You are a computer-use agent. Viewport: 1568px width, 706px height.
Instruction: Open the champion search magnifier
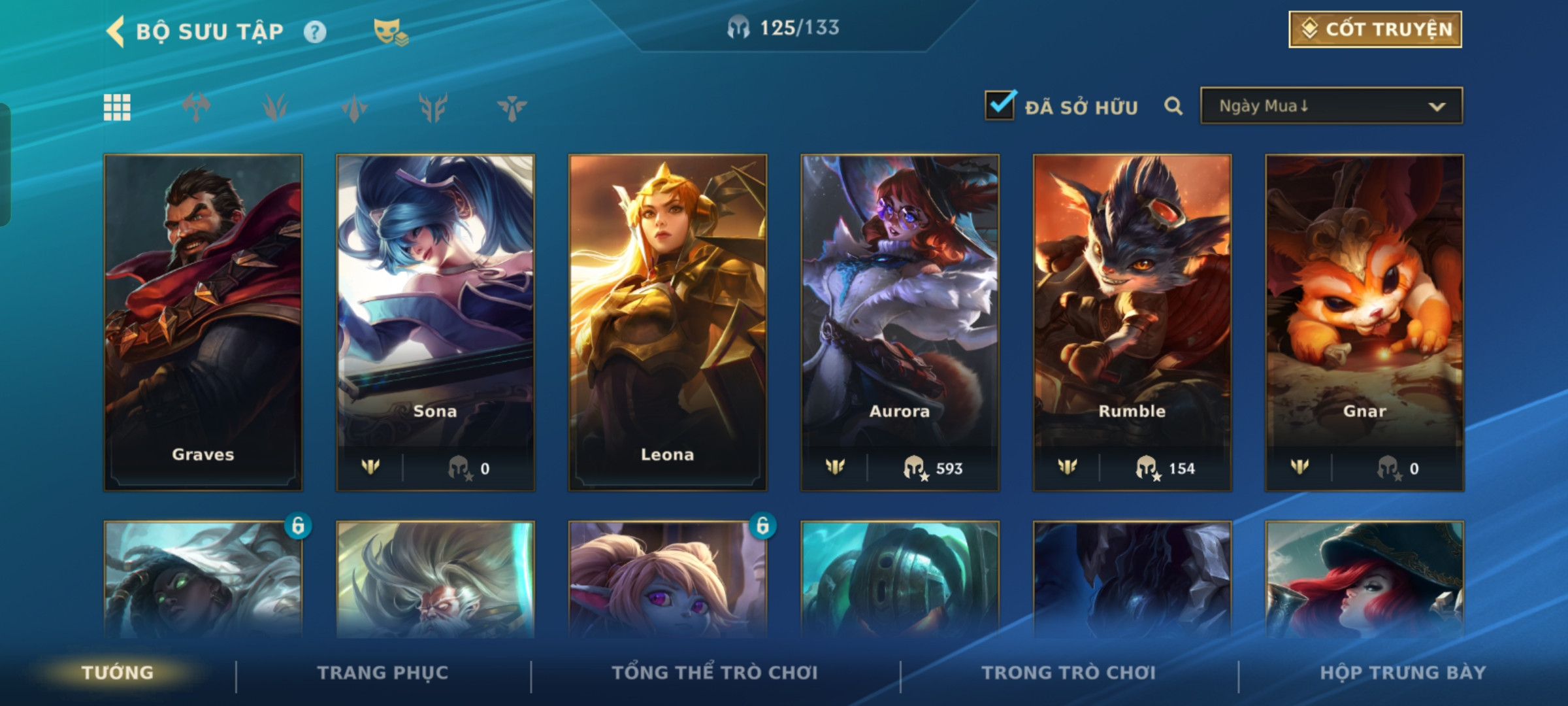pyautogui.click(x=1173, y=106)
